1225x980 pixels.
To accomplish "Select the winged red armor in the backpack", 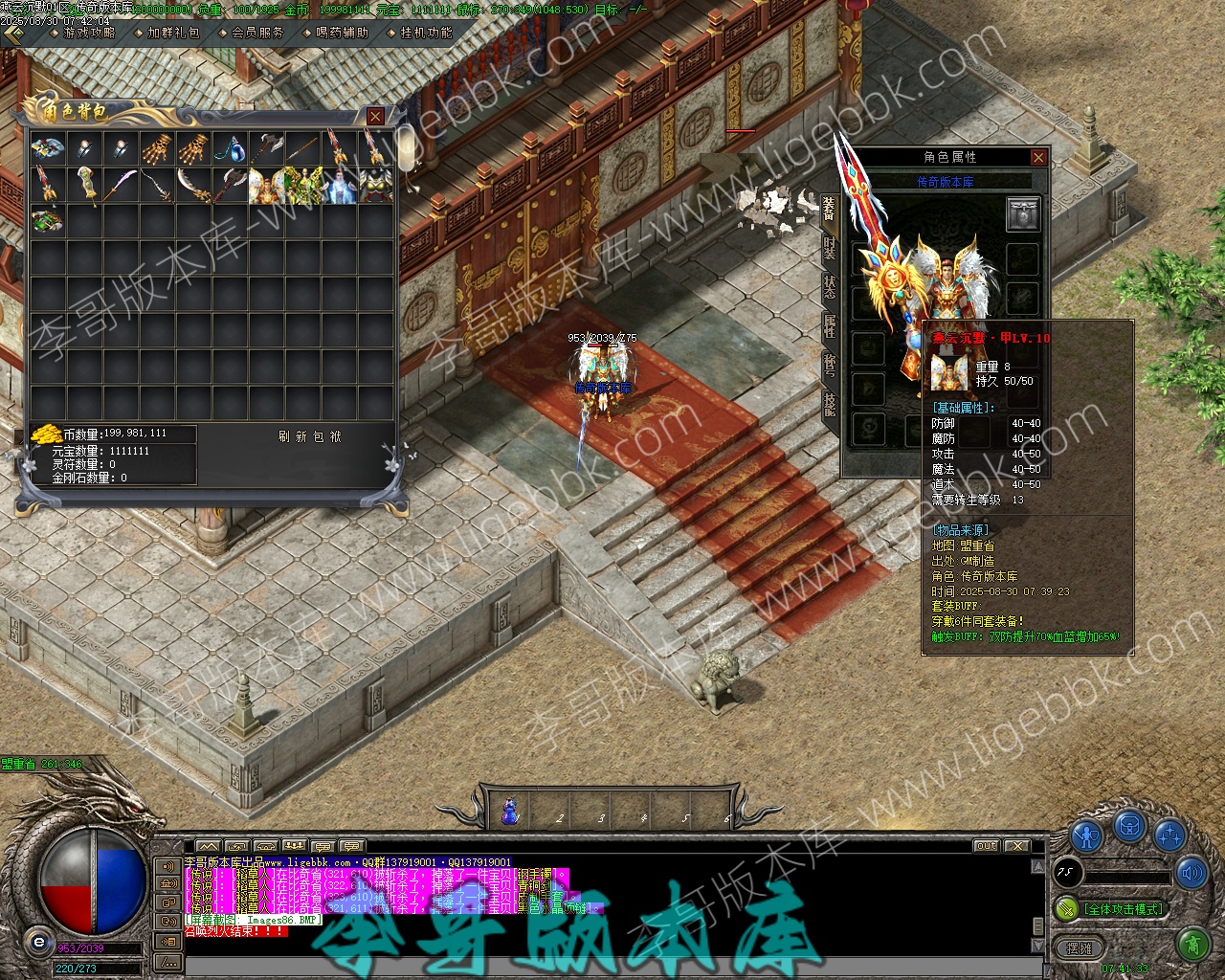I will [x=267, y=186].
